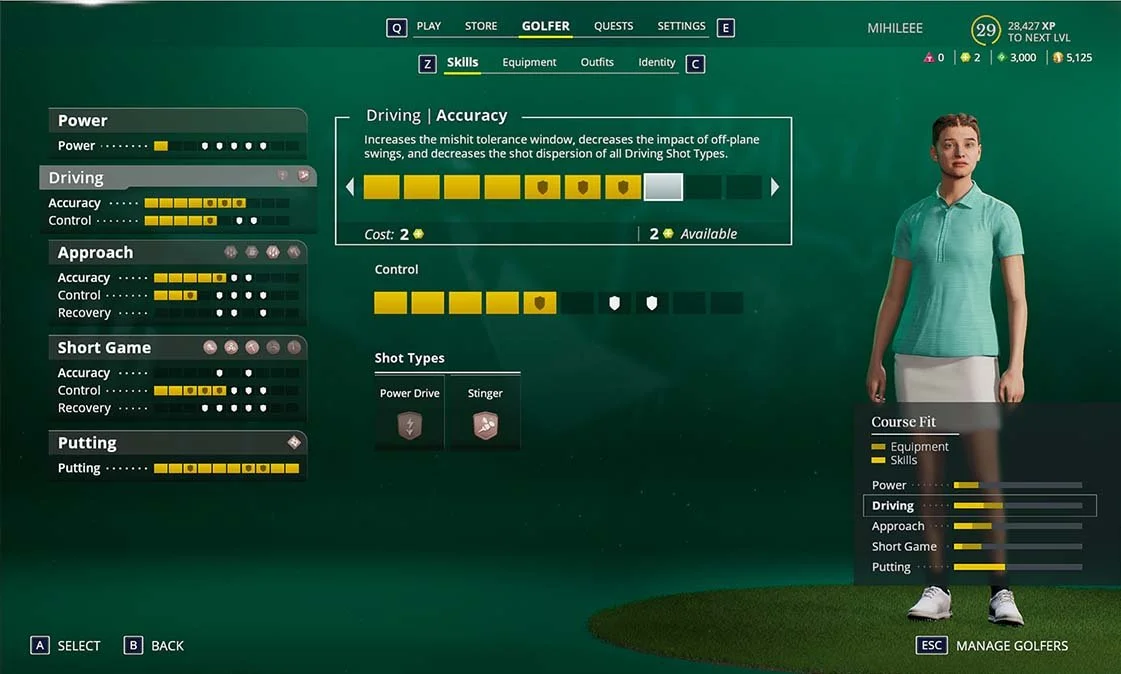This screenshot has height=674, width=1121.
Task: Go to the Store section
Action: [481, 26]
